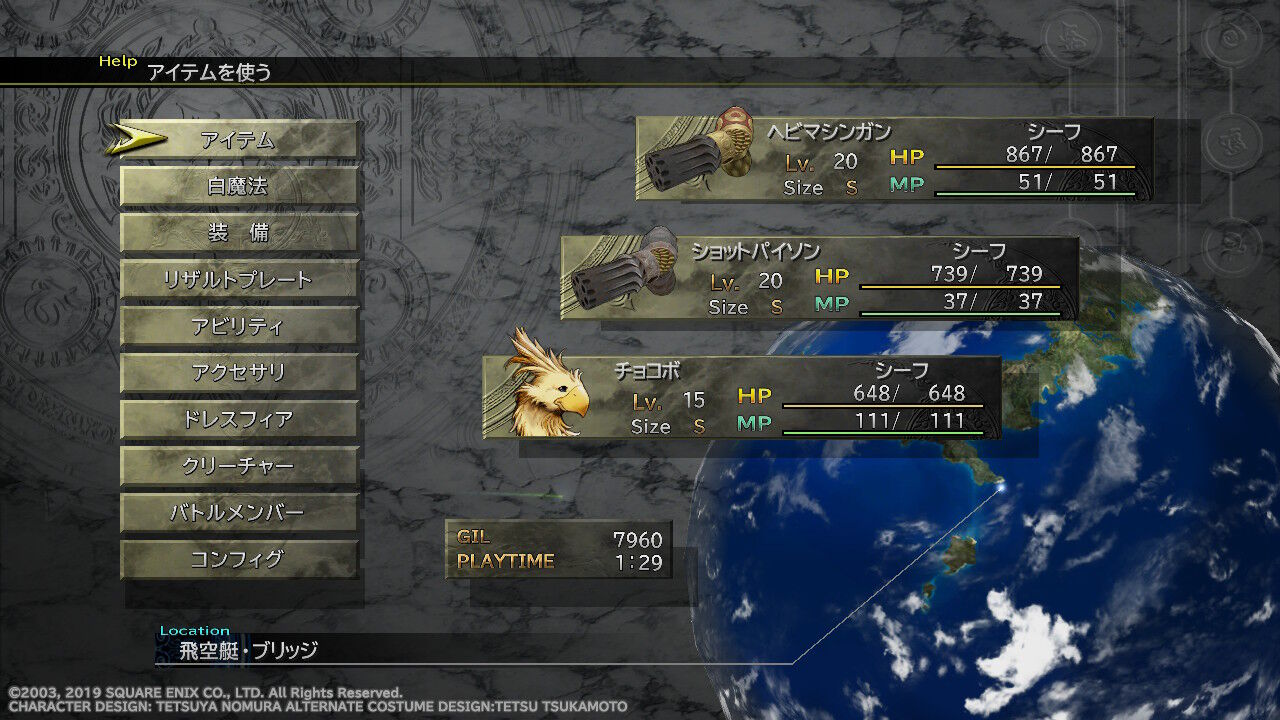Select 白魔法 (White Magic)
This screenshot has width=1280, height=720.
pyautogui.click(x=238, y=185)
